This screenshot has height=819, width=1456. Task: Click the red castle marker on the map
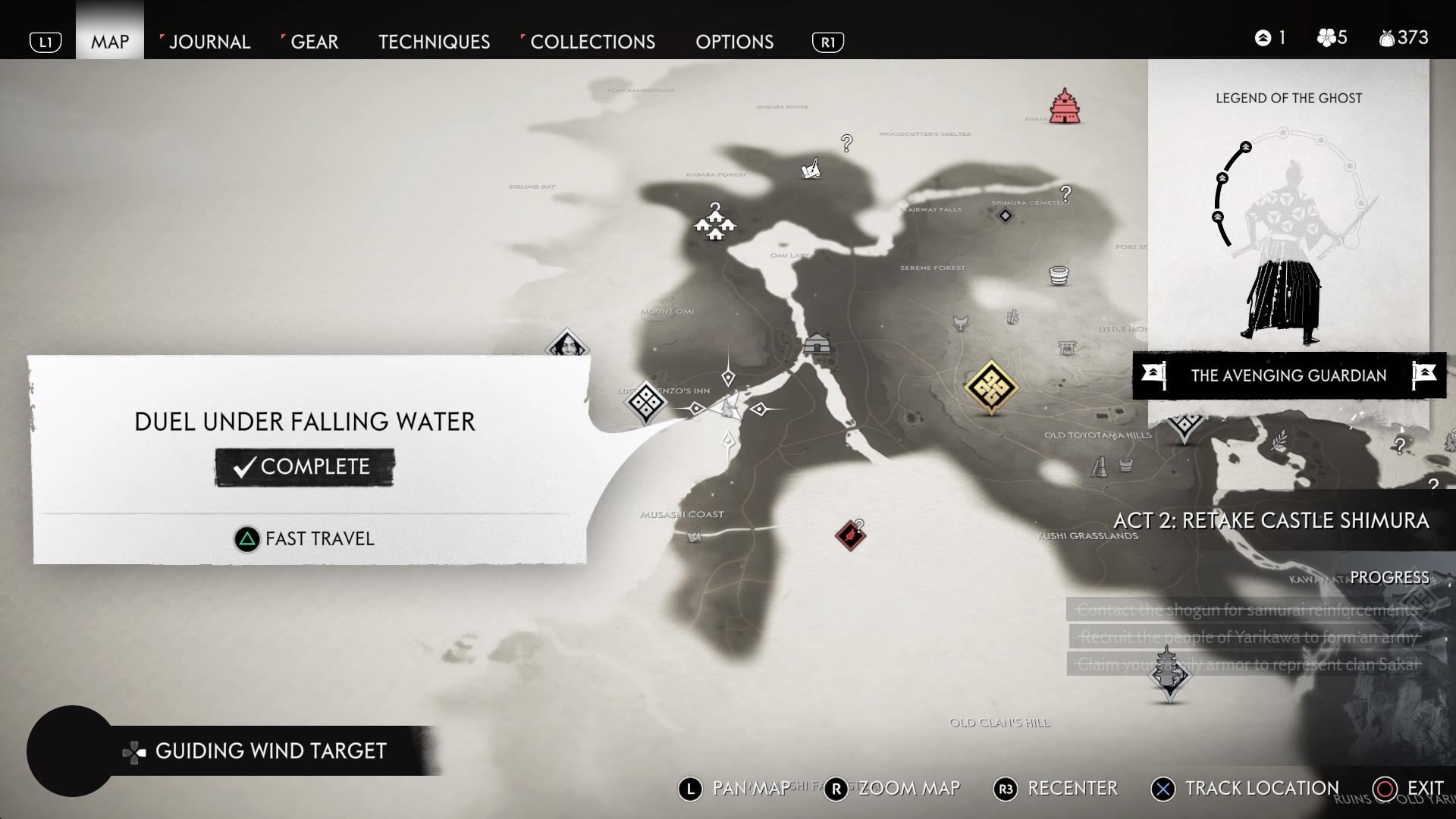click(1065, 106)
